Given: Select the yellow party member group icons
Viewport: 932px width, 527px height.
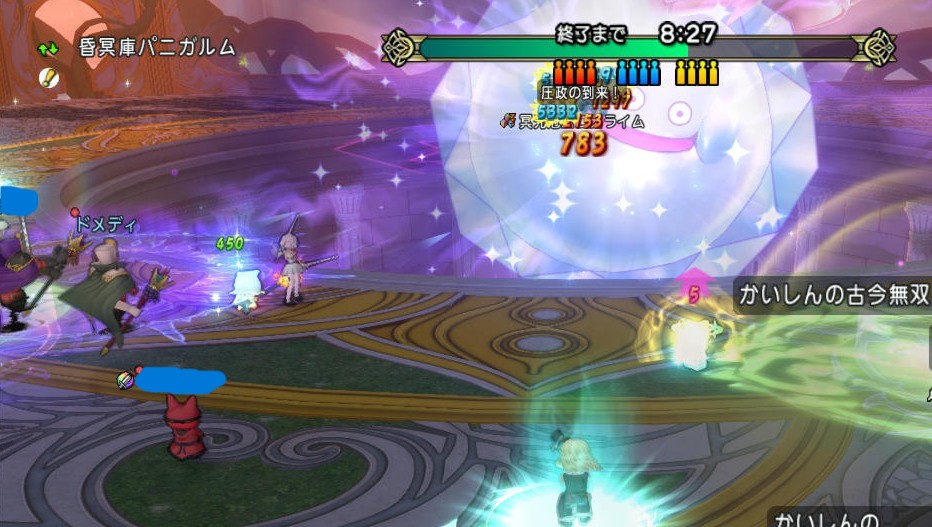Looking at the screenshot, I should tap(697, 73).
